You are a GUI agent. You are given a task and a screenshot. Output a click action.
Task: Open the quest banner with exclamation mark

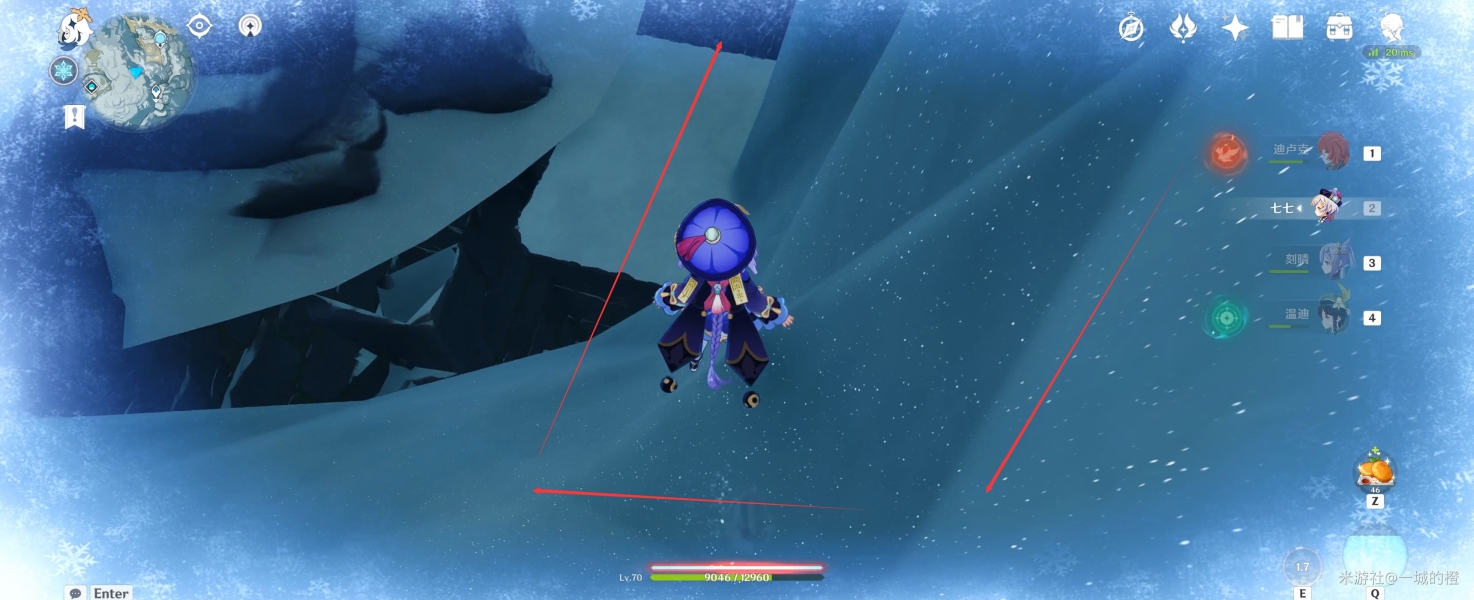click(74, 117)
